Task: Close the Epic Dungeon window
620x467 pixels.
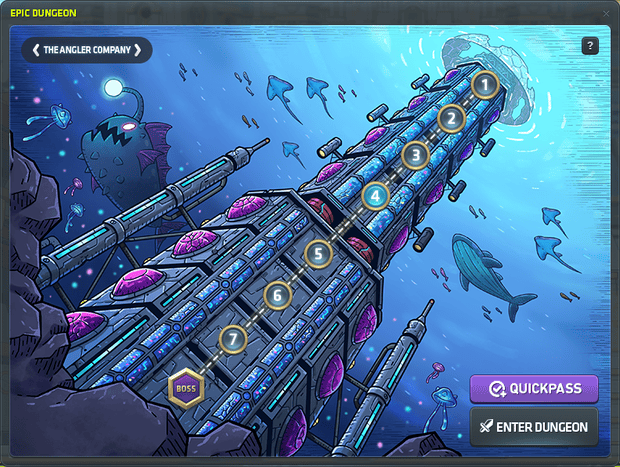Action: click(607, 12)
